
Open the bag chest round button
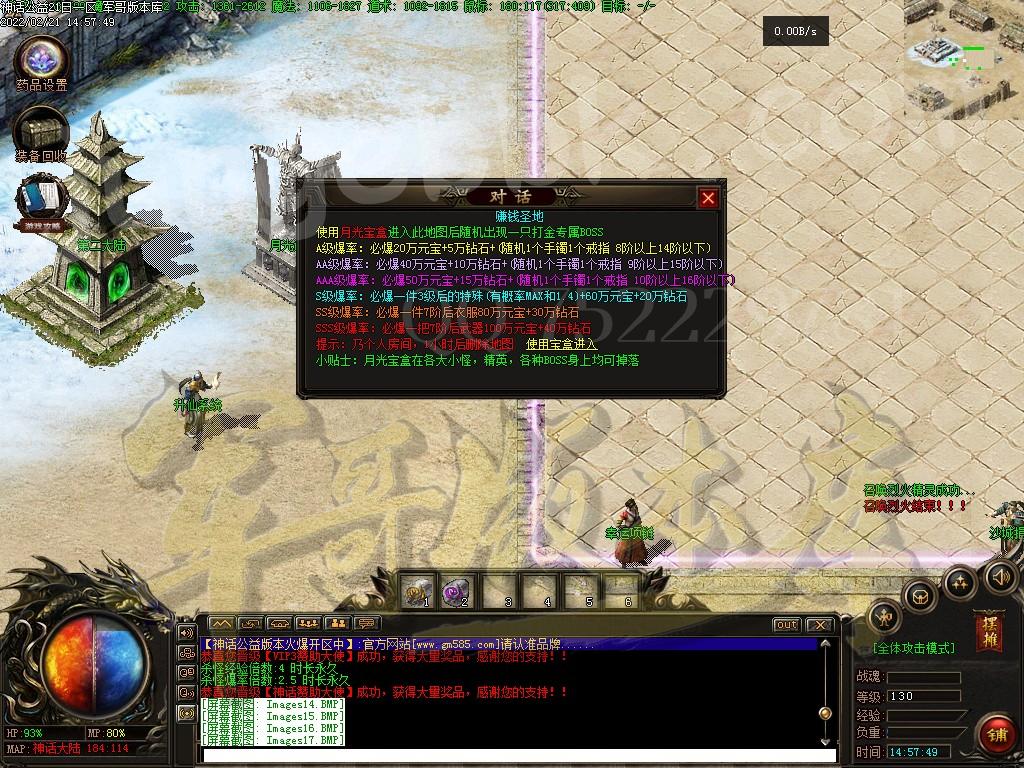920,597
